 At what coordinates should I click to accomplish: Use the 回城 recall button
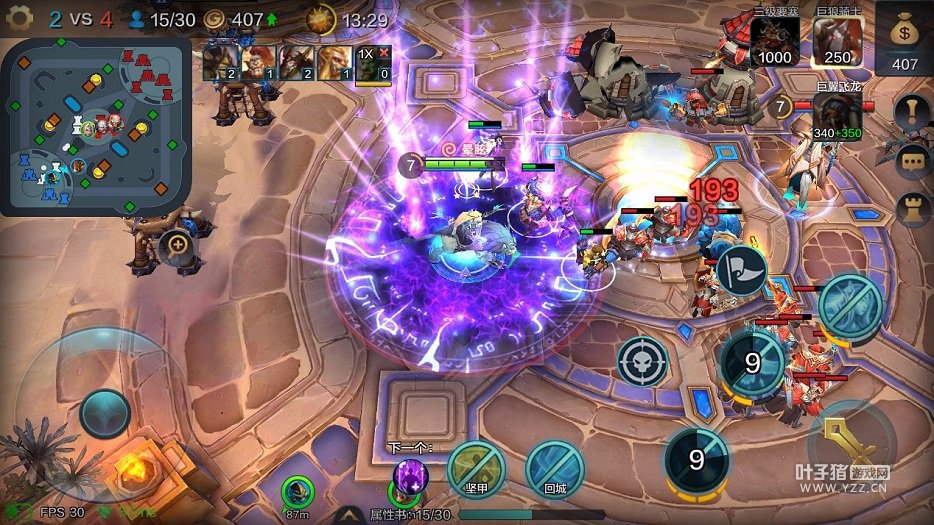(x=554, y=468)
